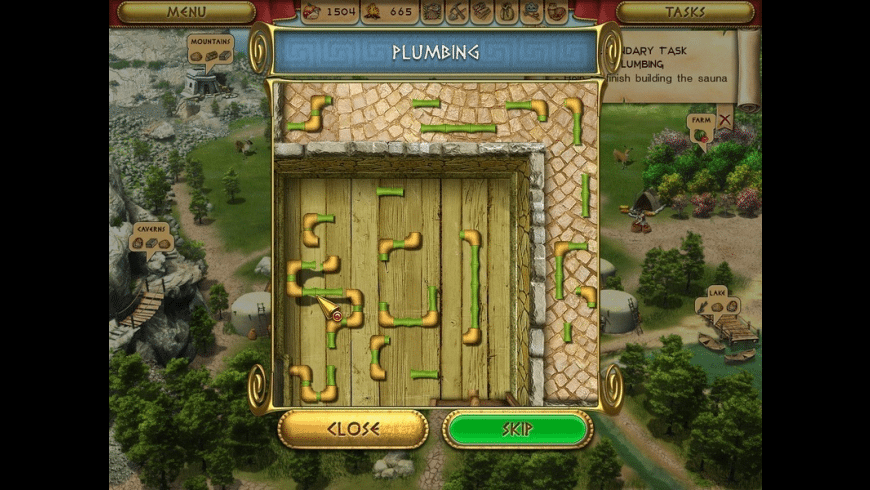The height and width of the screenshot is (490, 870).
Task: Select the Caverns location marker
Action: pyautogui.click(x=152, y=238)
